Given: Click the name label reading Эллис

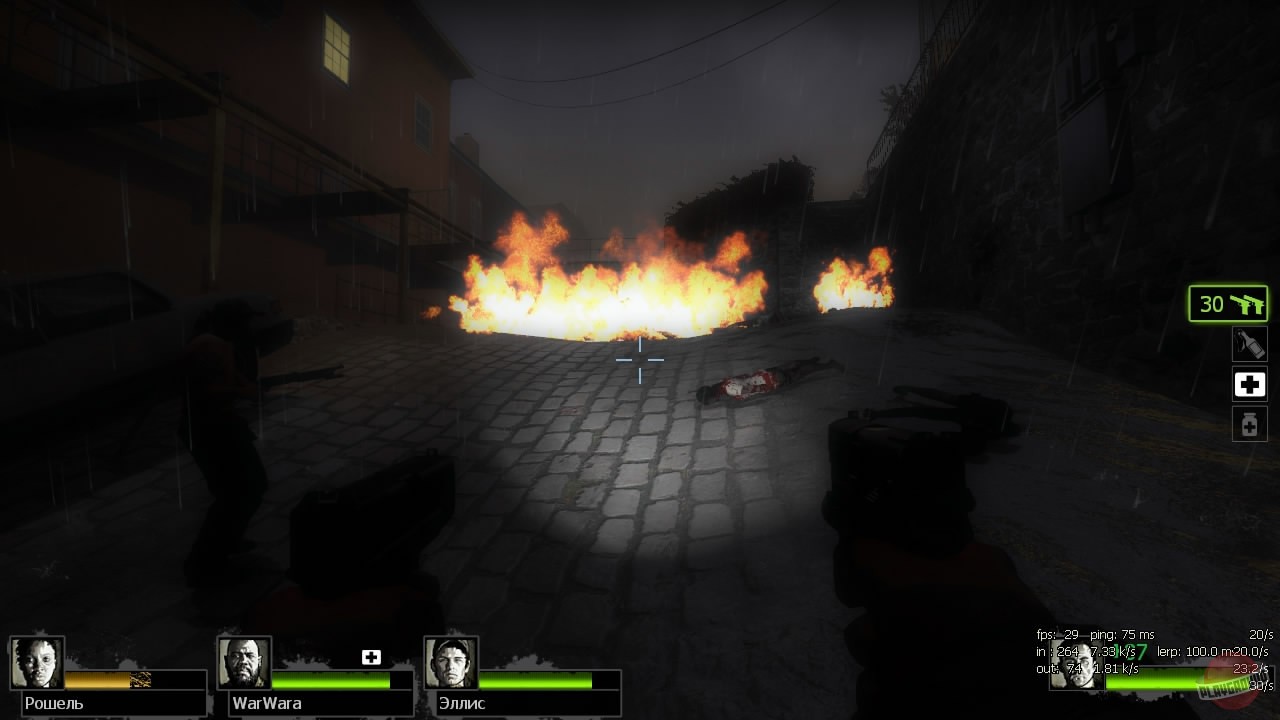Looking at the screenshot, I should tap(462, 703).
